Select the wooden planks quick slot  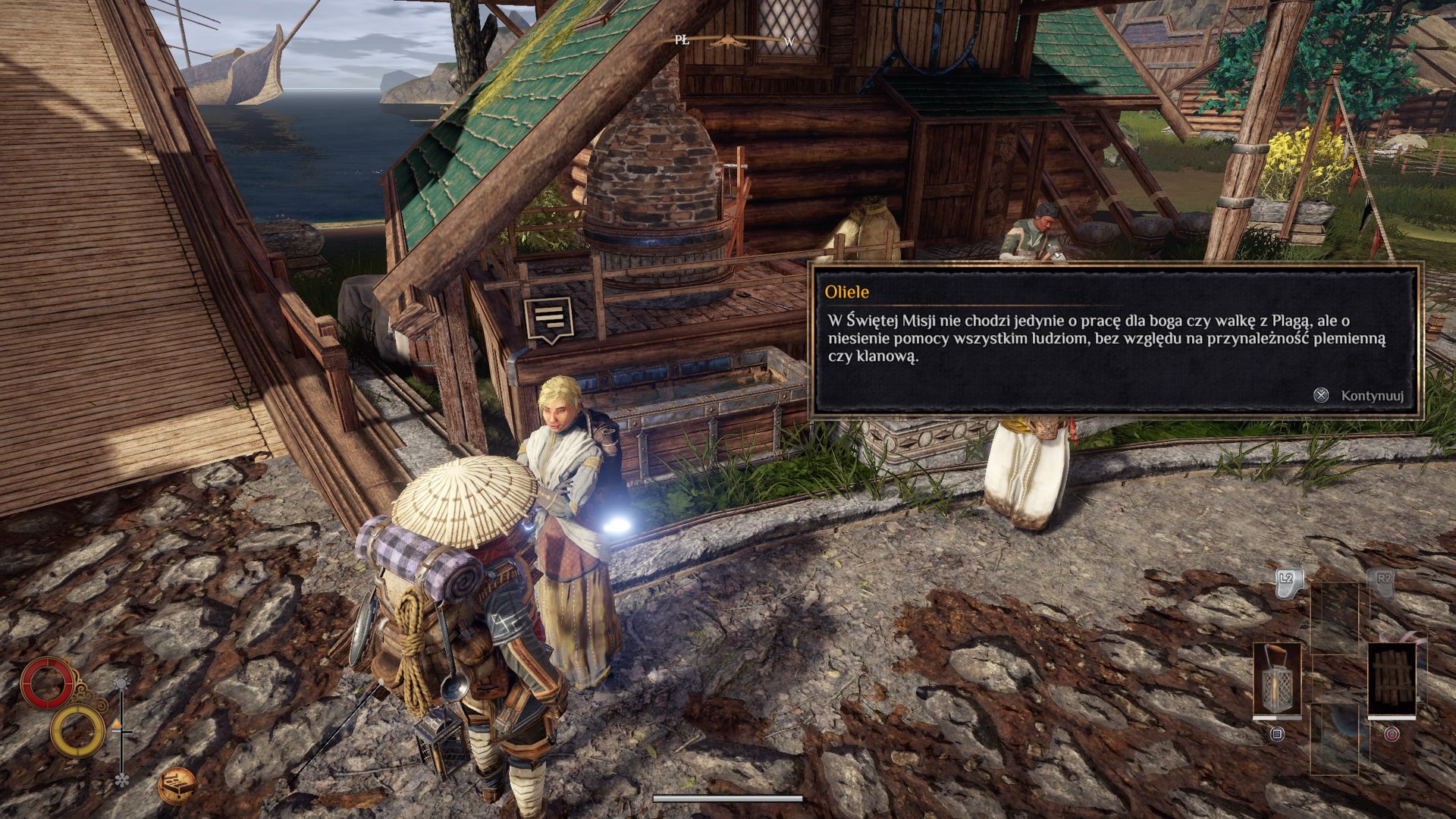1392,680
